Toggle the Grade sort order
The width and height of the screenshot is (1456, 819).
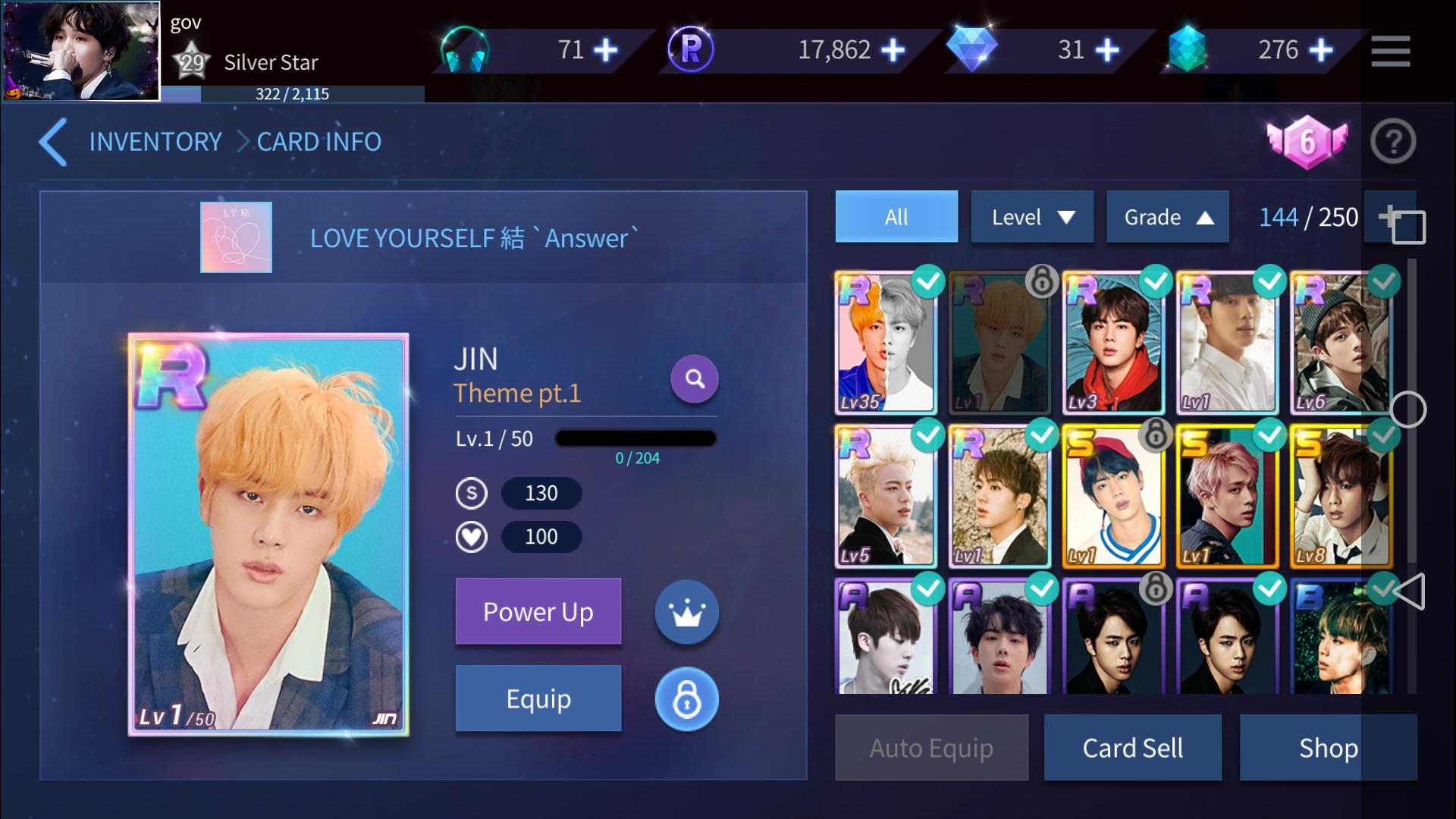(1167, 217)
